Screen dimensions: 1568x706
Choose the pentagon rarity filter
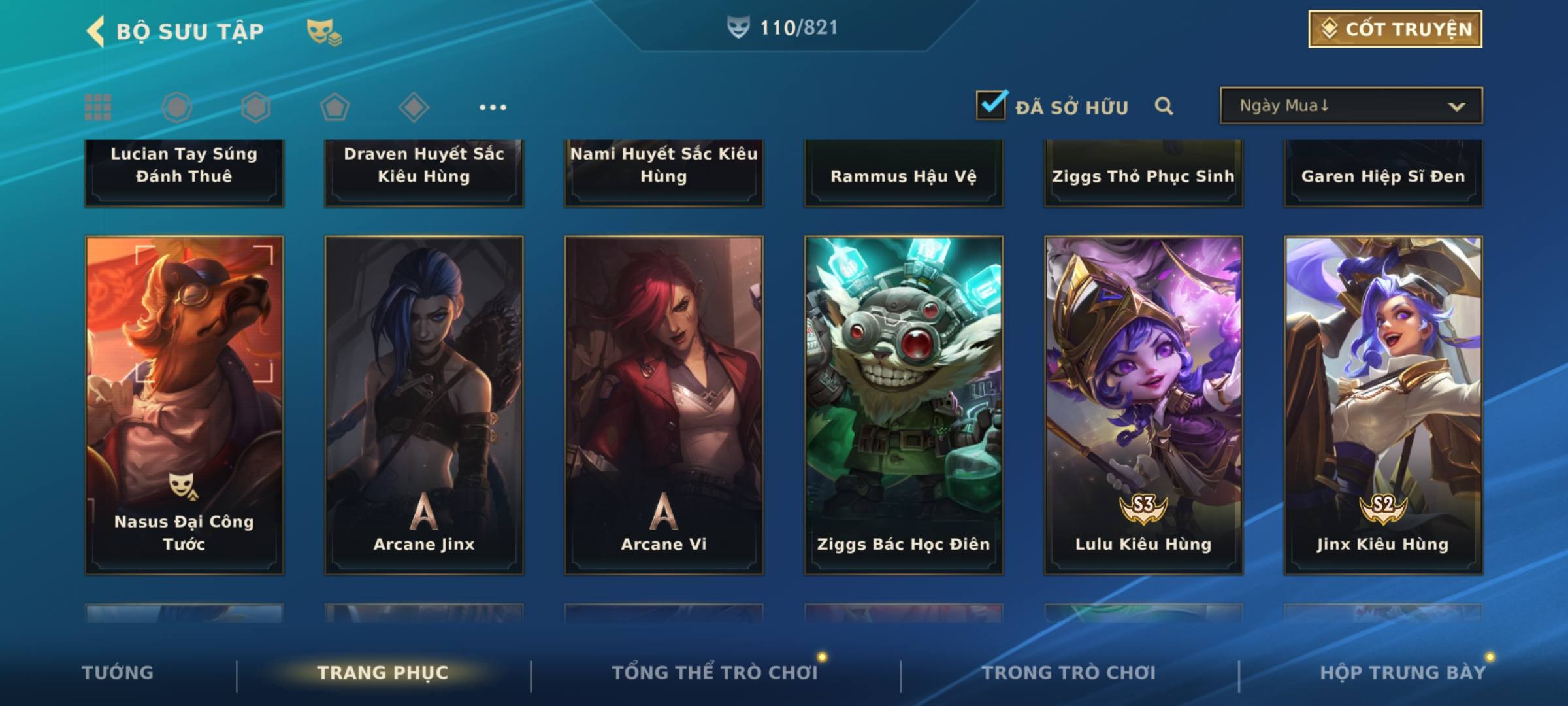335,107
